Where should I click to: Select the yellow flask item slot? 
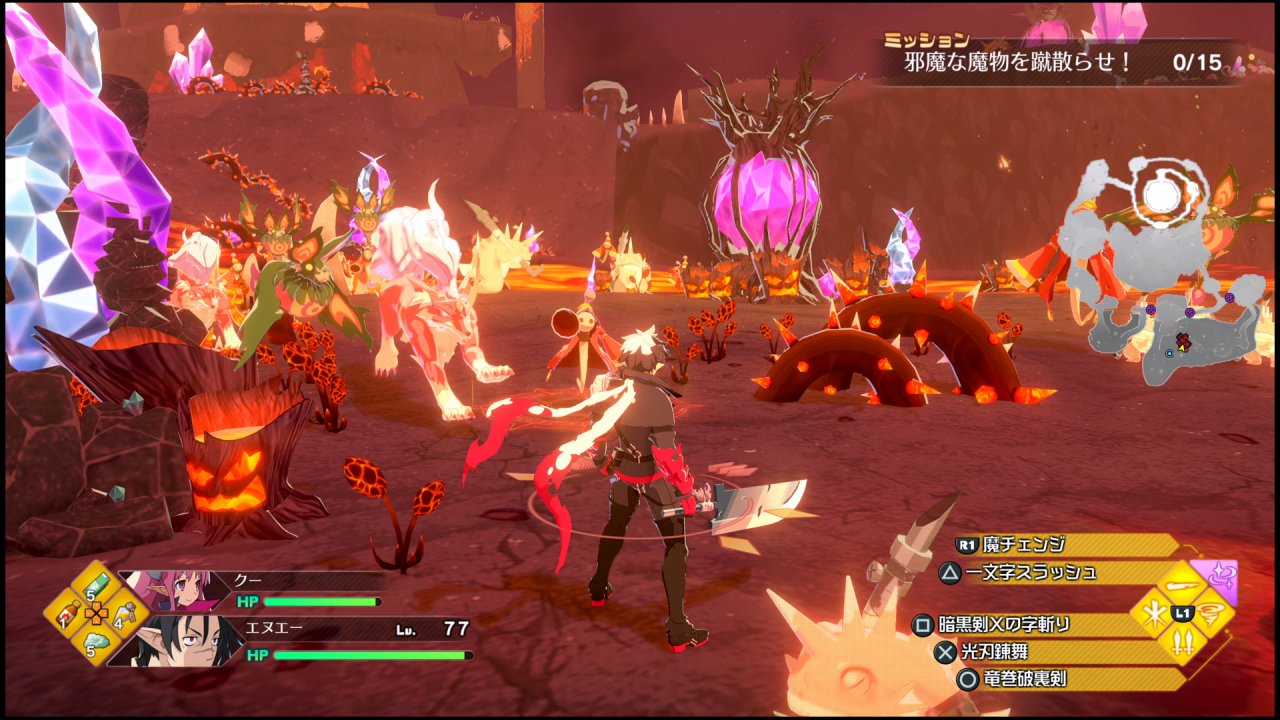(126, 612)
